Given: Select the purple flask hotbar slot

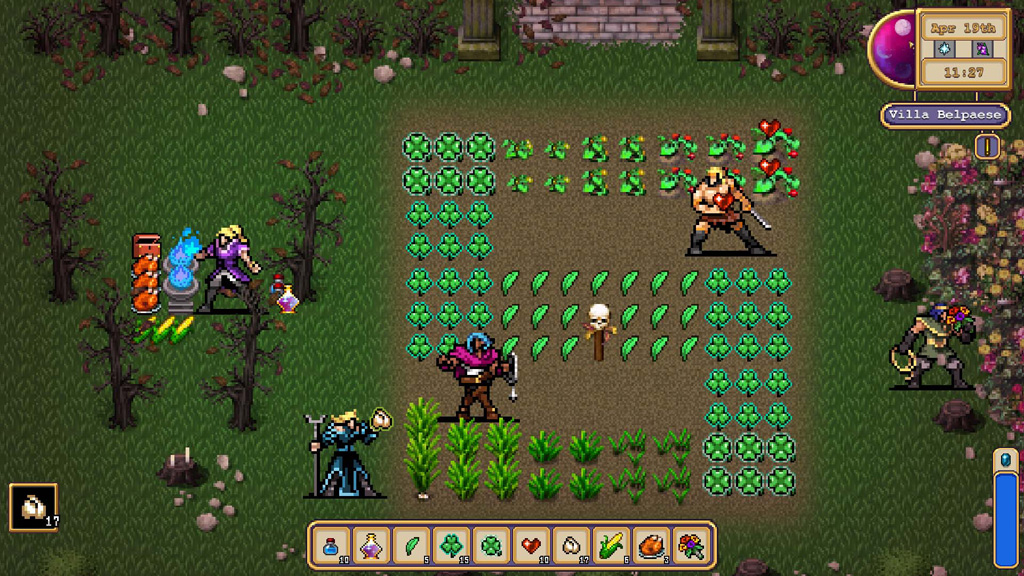Looking at the screenshot, I should point(371,546).
